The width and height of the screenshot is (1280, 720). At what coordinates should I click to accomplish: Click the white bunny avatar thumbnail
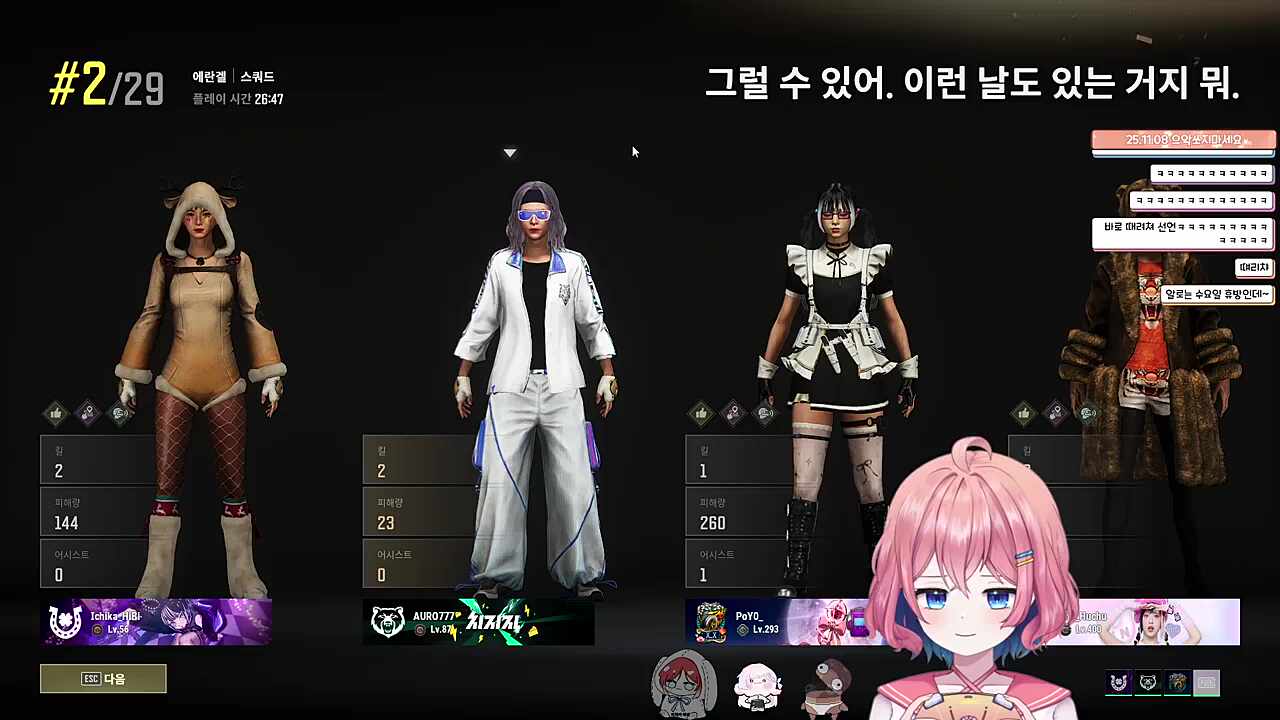click(758, 685)
